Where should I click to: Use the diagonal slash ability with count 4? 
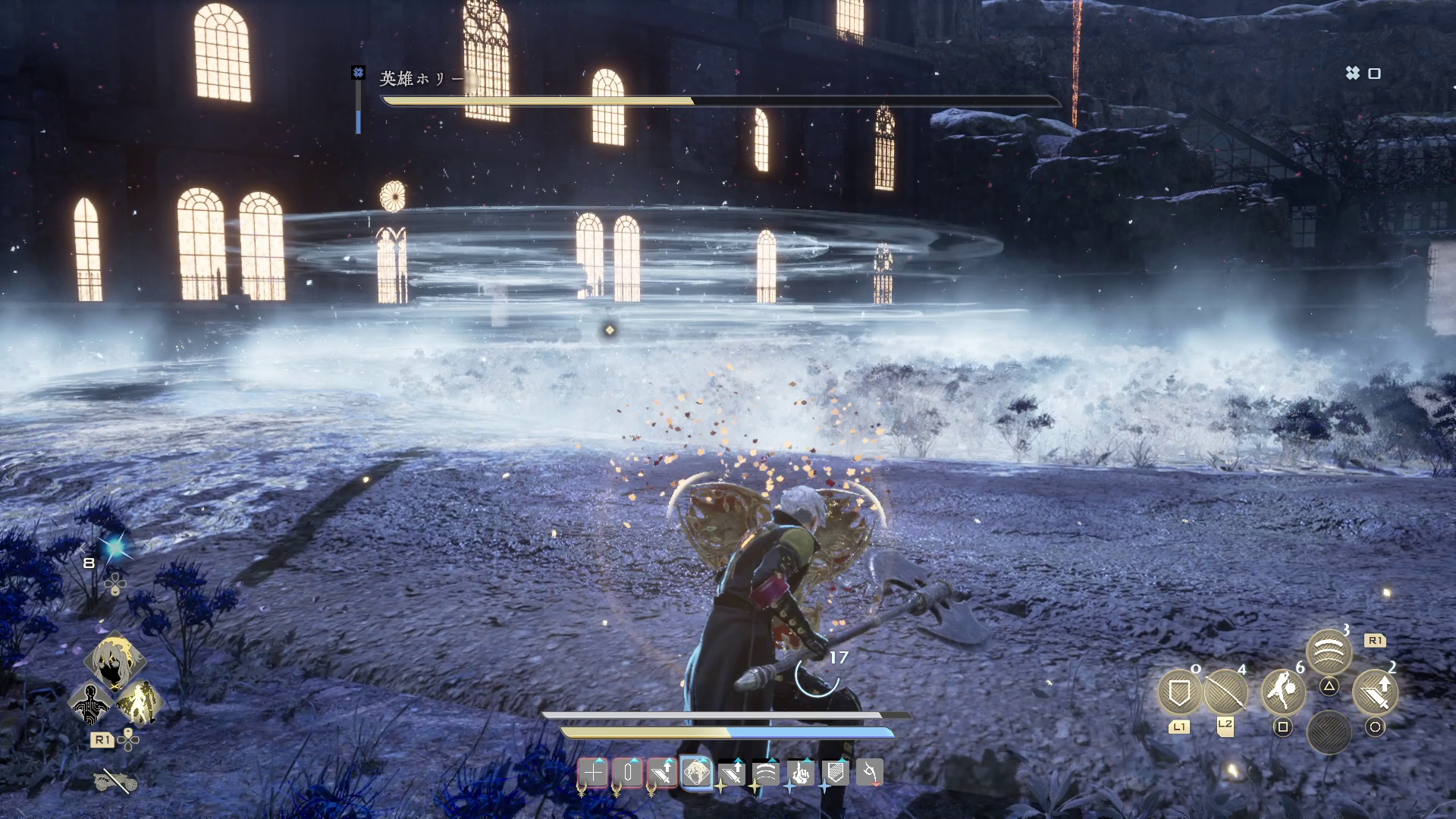pos(1225,692)
